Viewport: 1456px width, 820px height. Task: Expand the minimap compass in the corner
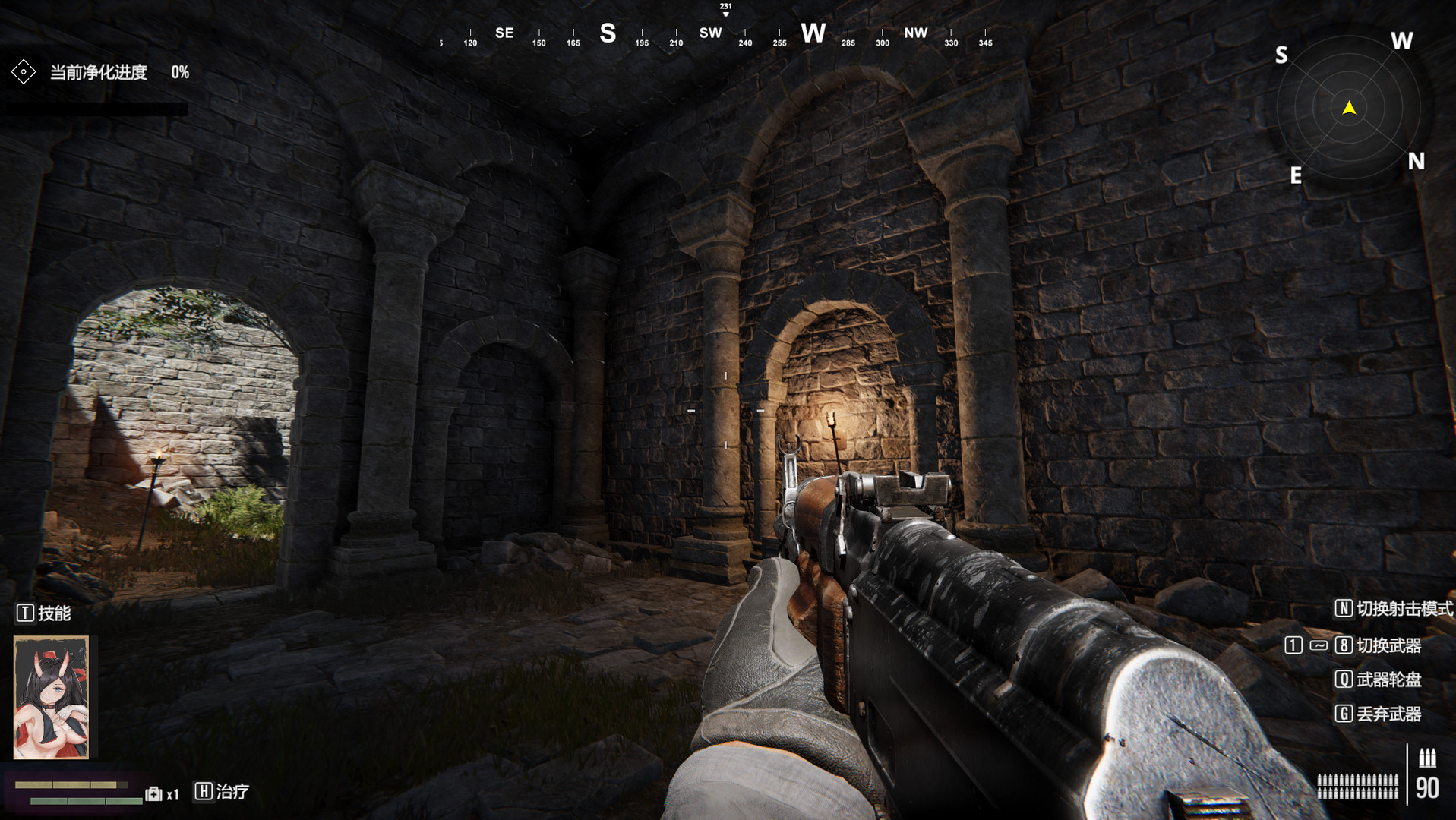[x=1348, y=108]
